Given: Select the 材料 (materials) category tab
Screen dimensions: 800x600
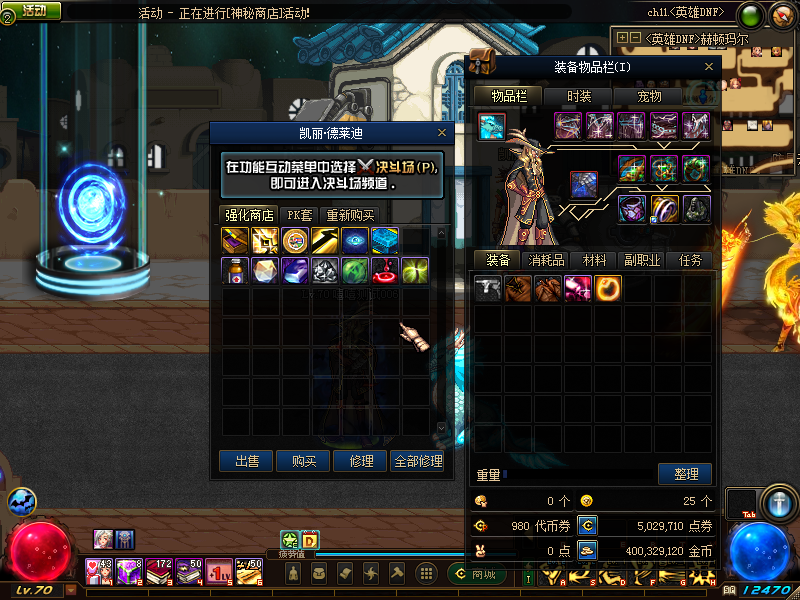Looking at the screenshot, I should coord(594,260).
